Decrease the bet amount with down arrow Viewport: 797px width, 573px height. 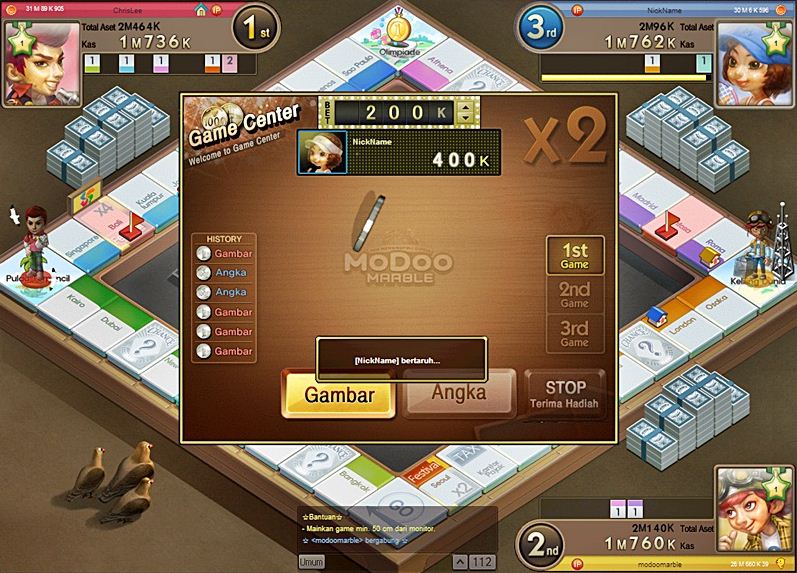463,118
